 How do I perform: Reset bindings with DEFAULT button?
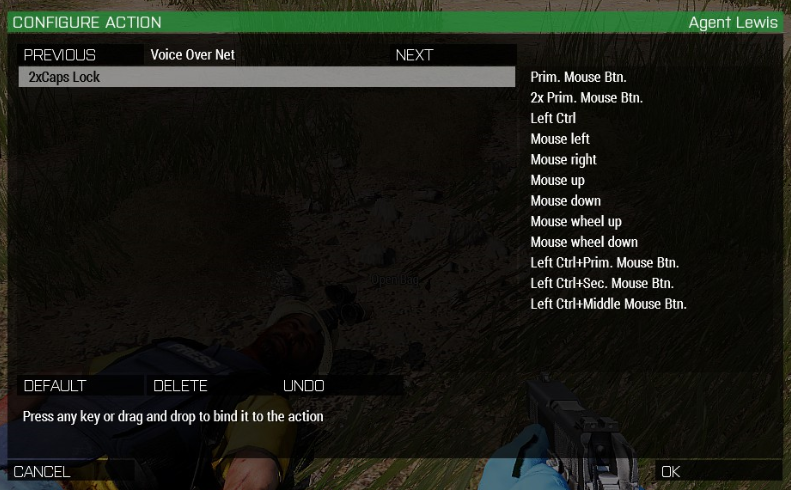coord(56,386)
